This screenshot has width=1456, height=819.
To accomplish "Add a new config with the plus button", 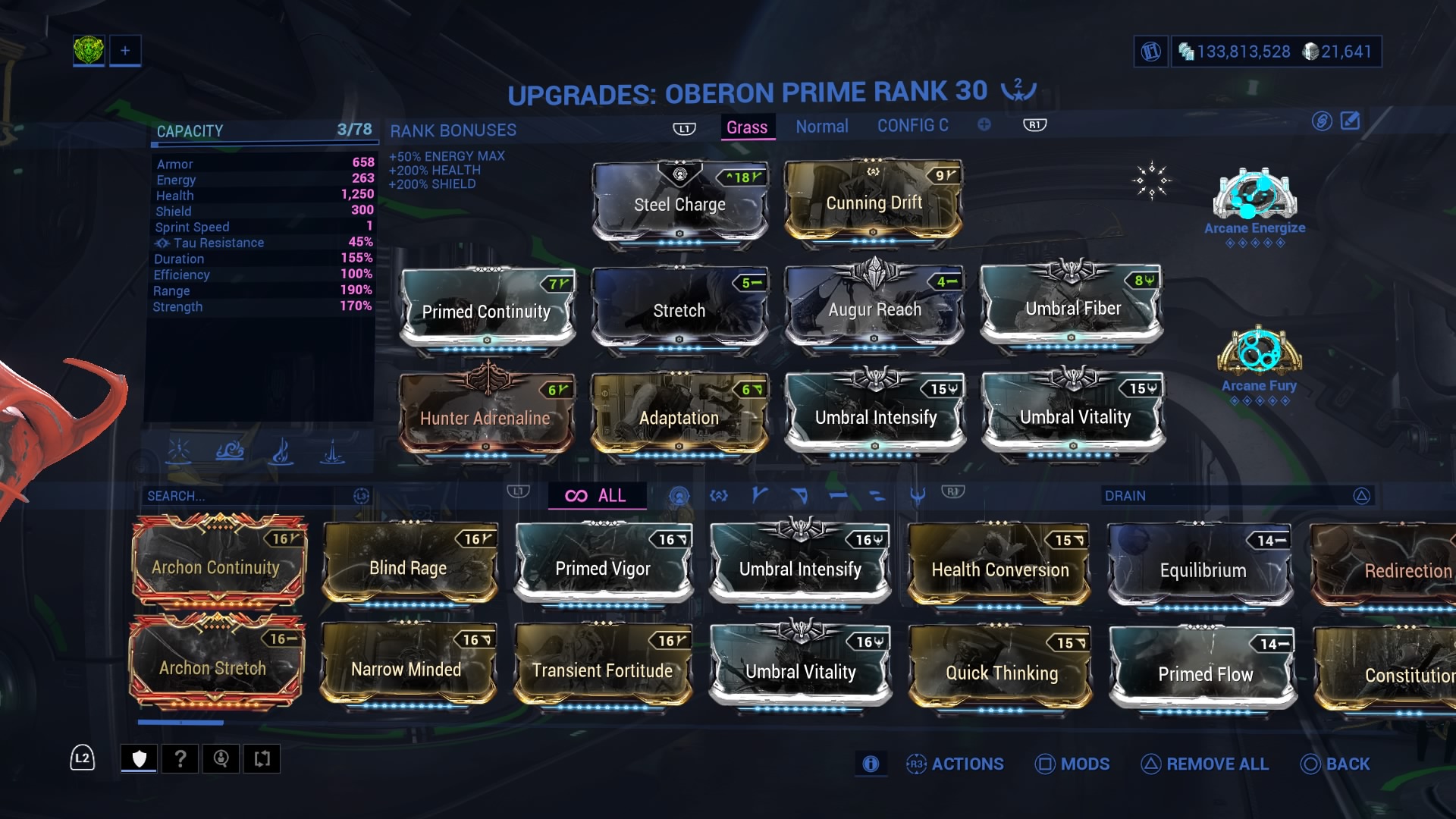I will (x=984, y=125).
